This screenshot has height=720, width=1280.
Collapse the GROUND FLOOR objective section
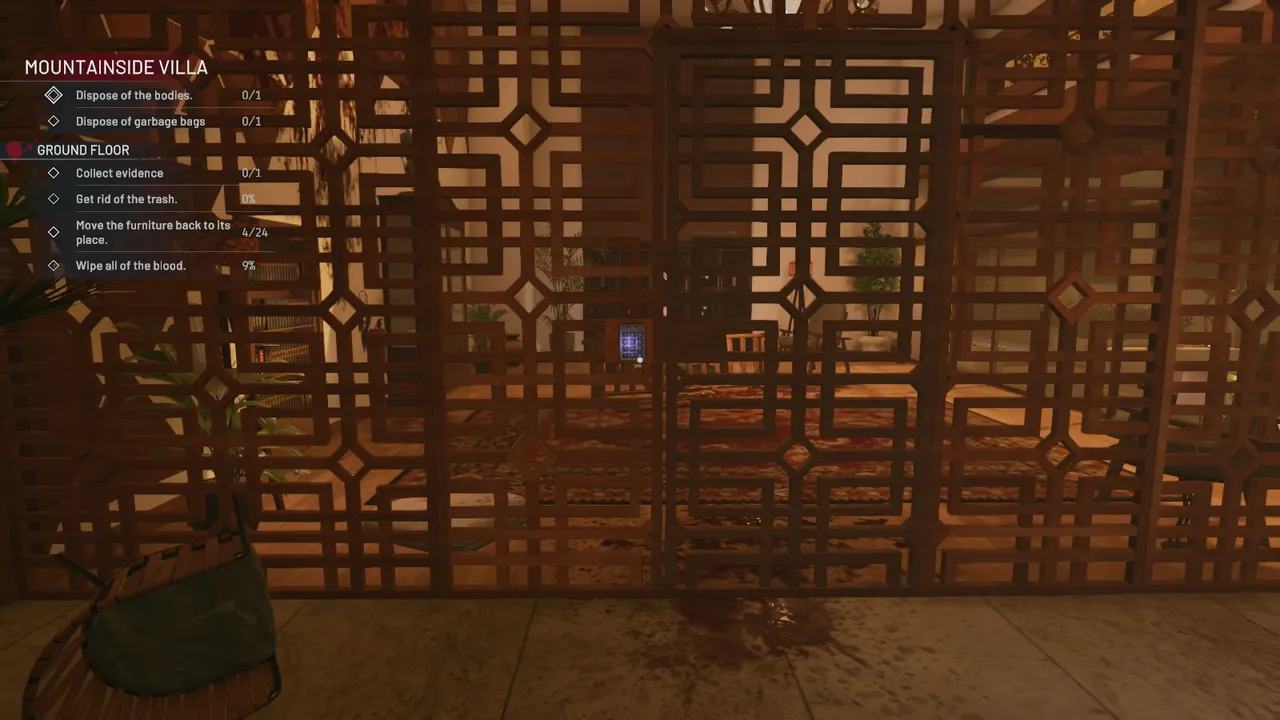[x=83, y=149]
